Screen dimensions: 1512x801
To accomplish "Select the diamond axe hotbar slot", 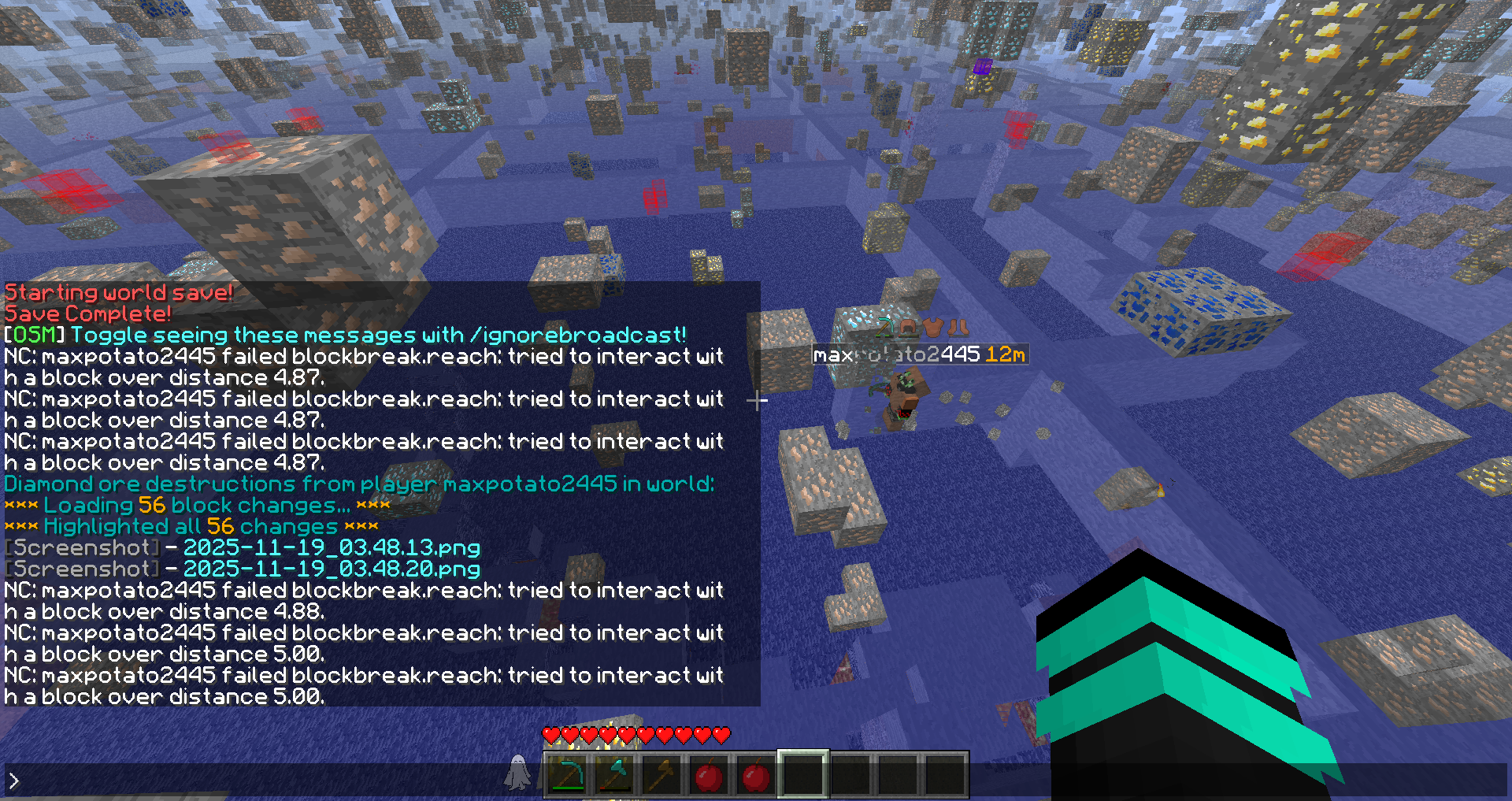I will click(614, 776).
